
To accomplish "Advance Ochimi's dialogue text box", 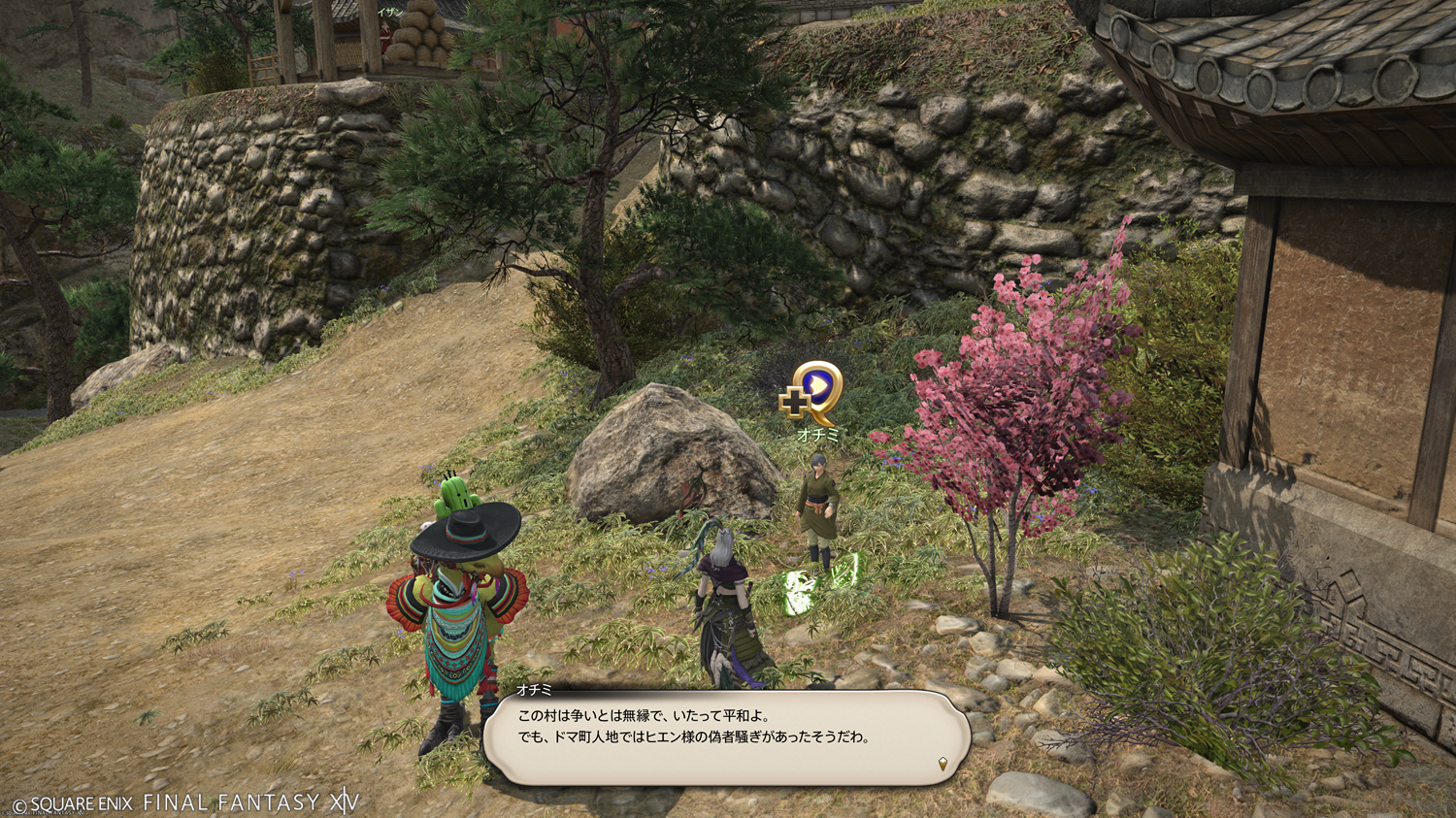I will [x=726, y=736].
